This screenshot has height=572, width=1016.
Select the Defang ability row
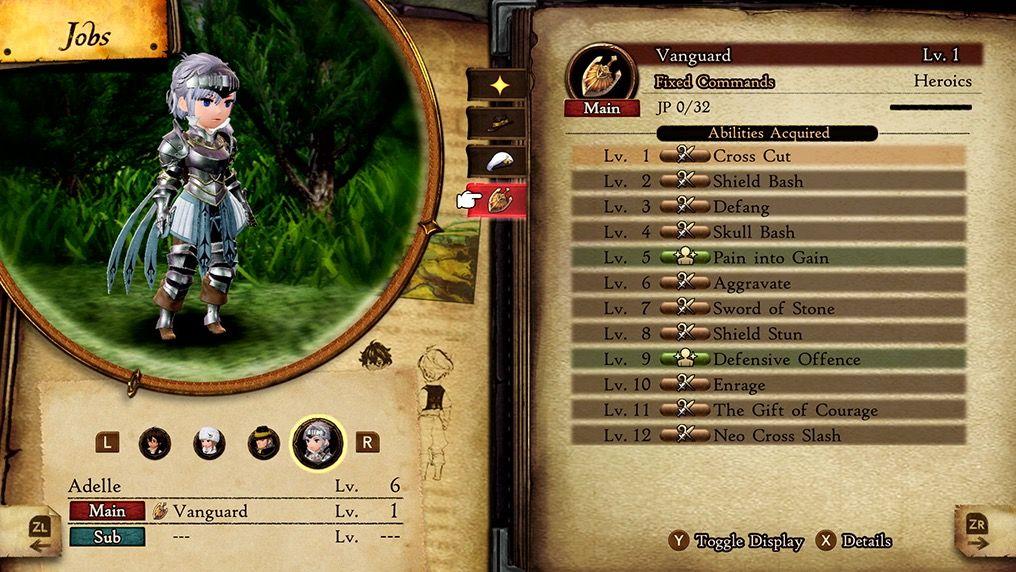coord(768,207)
